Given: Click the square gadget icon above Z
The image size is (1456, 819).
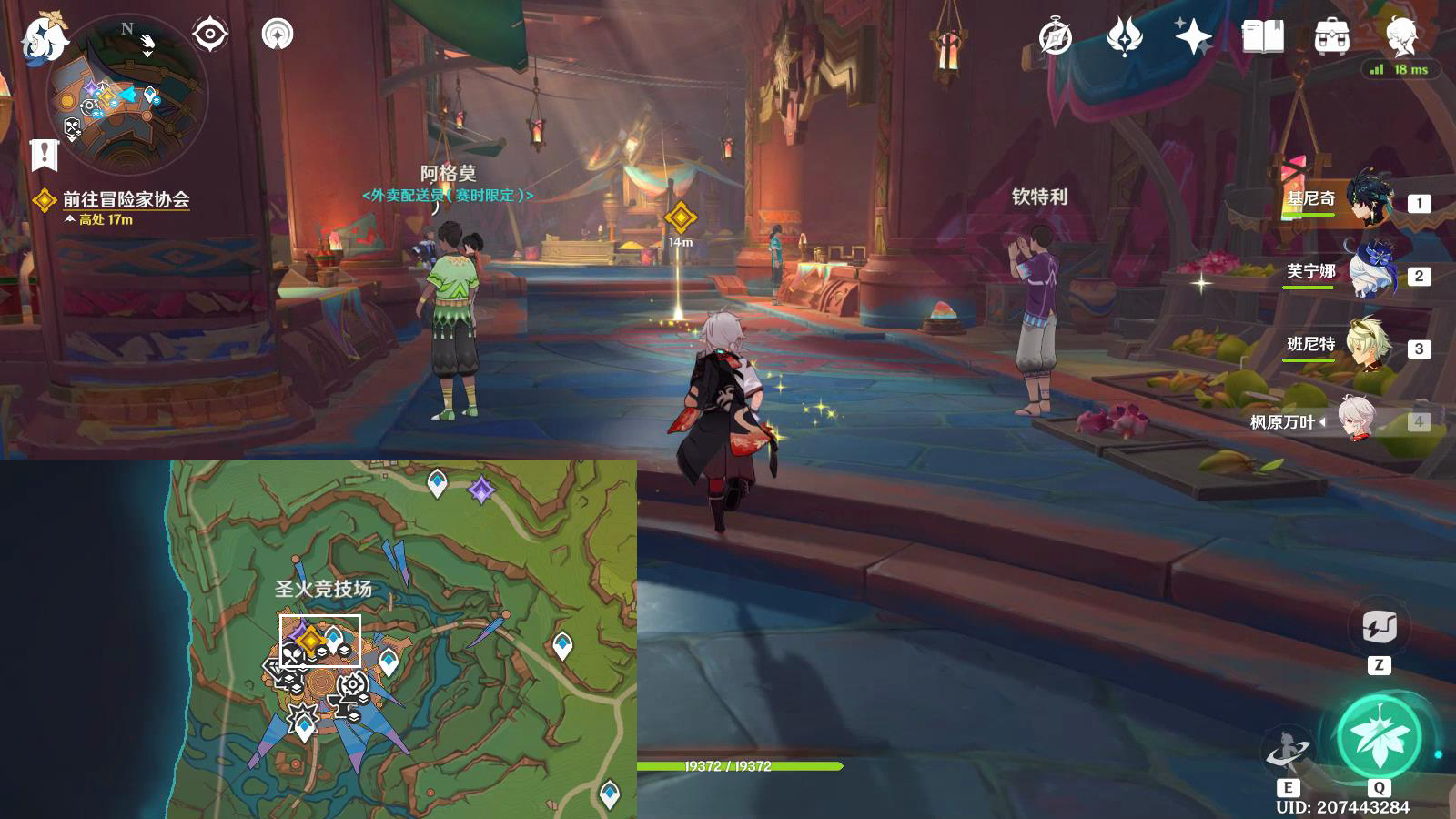Looking at the screenshot, I should tap(1380, 627).
